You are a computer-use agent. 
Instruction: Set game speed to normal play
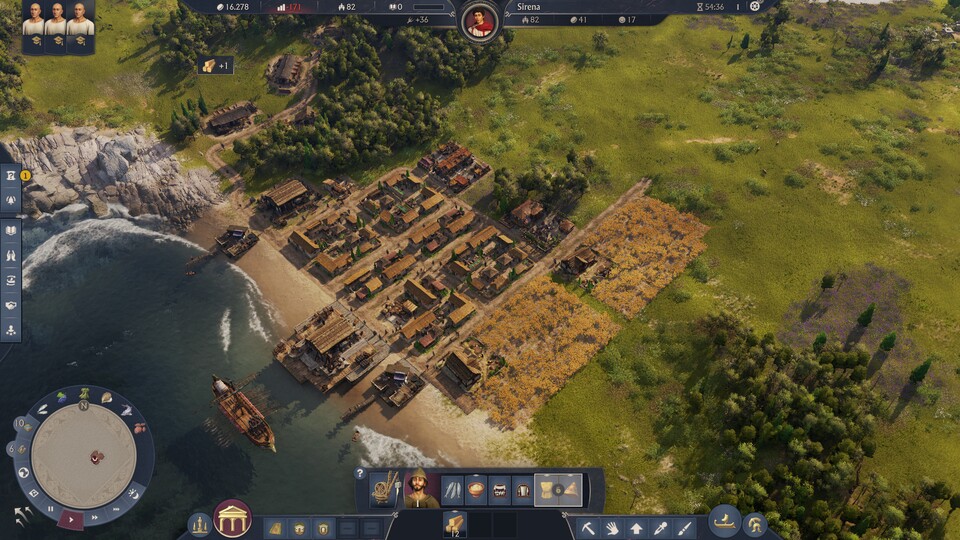click(x=71, y=518)
